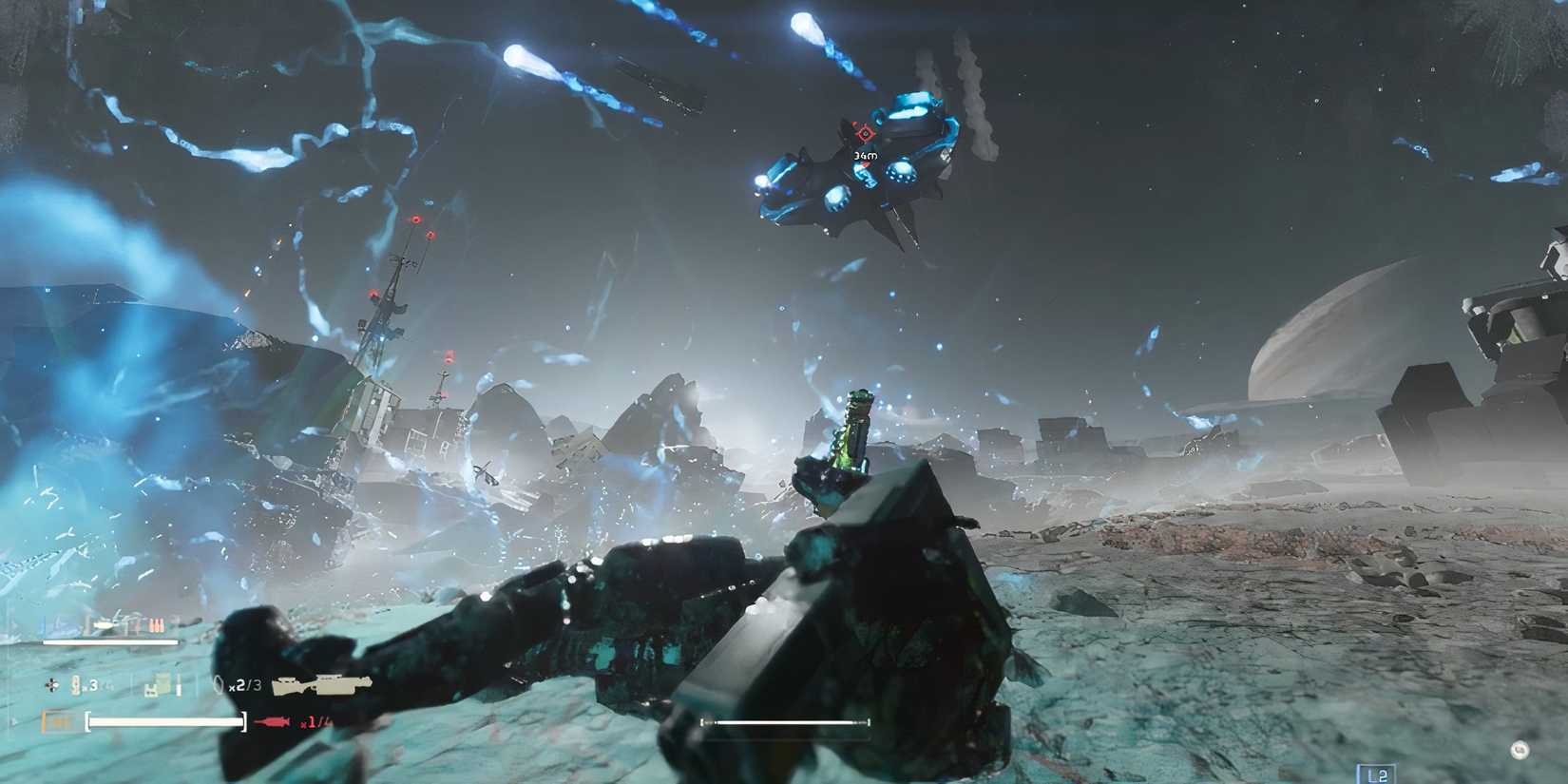Select the sniper rifle weapon icon

click(x=324, y=685)
